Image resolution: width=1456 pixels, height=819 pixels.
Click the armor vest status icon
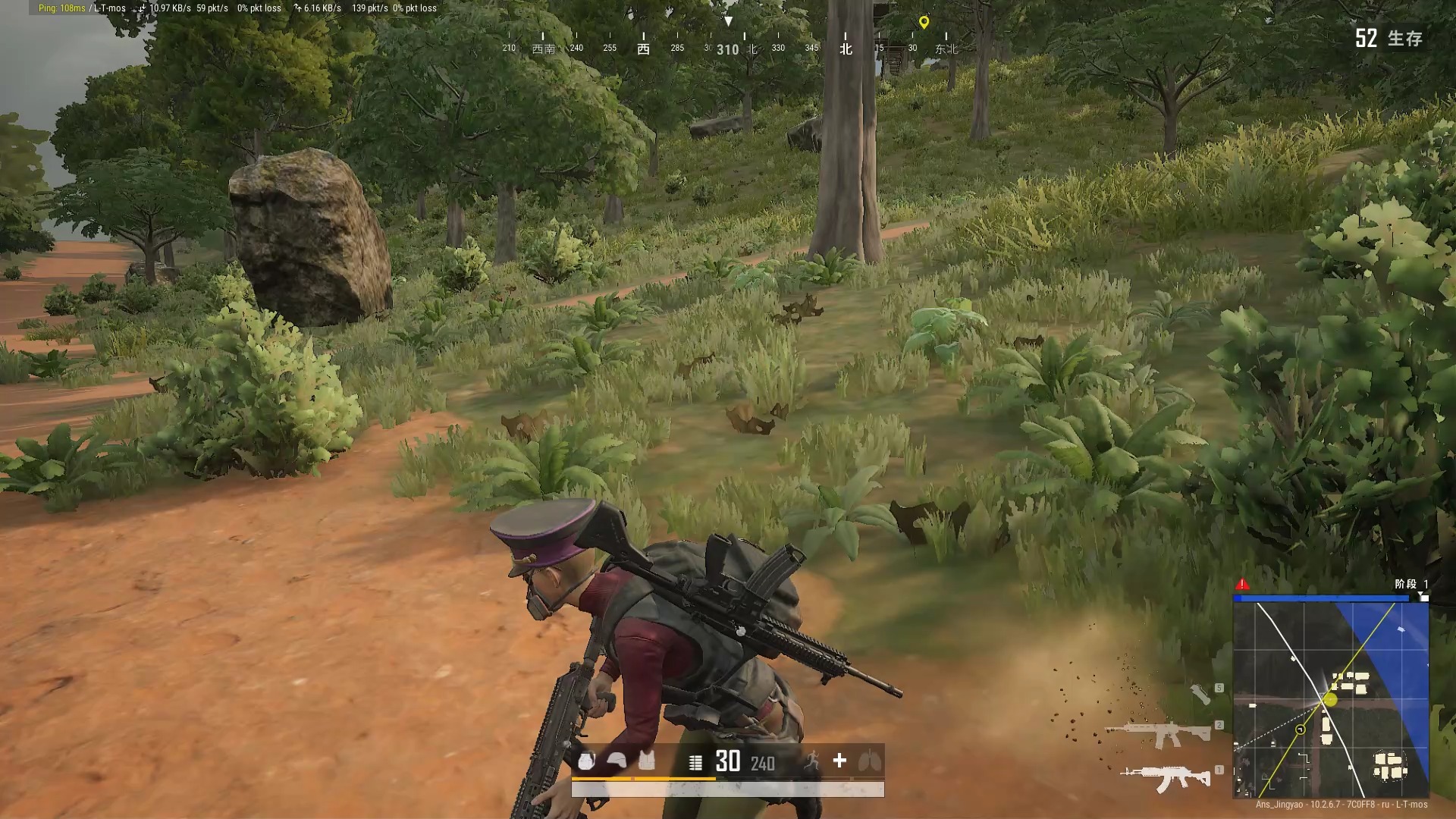[x=646, y=761]
